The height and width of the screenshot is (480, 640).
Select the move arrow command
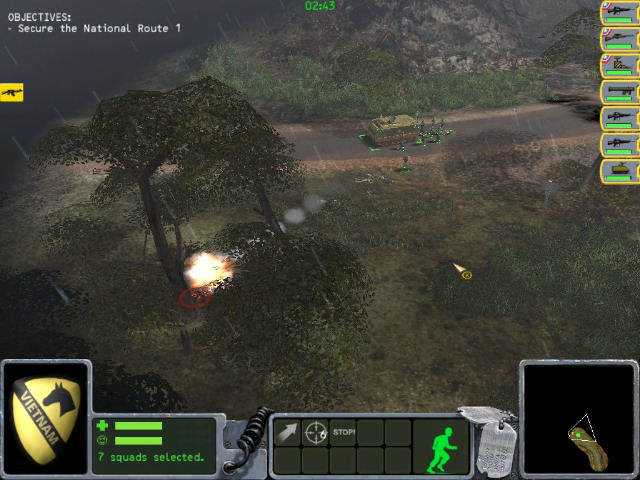point(288,433)
